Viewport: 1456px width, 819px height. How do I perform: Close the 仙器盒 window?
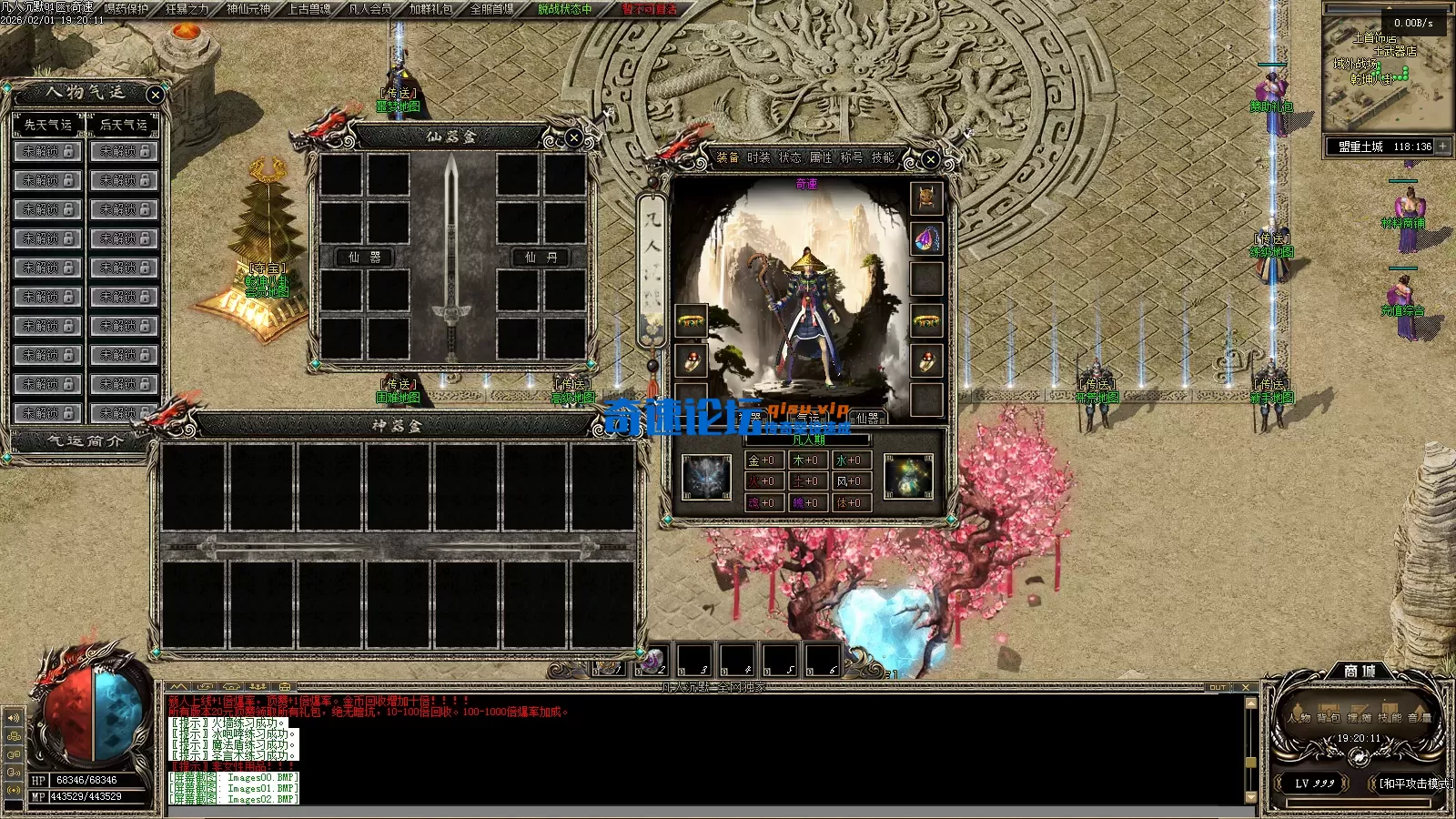tap(573, 137)
